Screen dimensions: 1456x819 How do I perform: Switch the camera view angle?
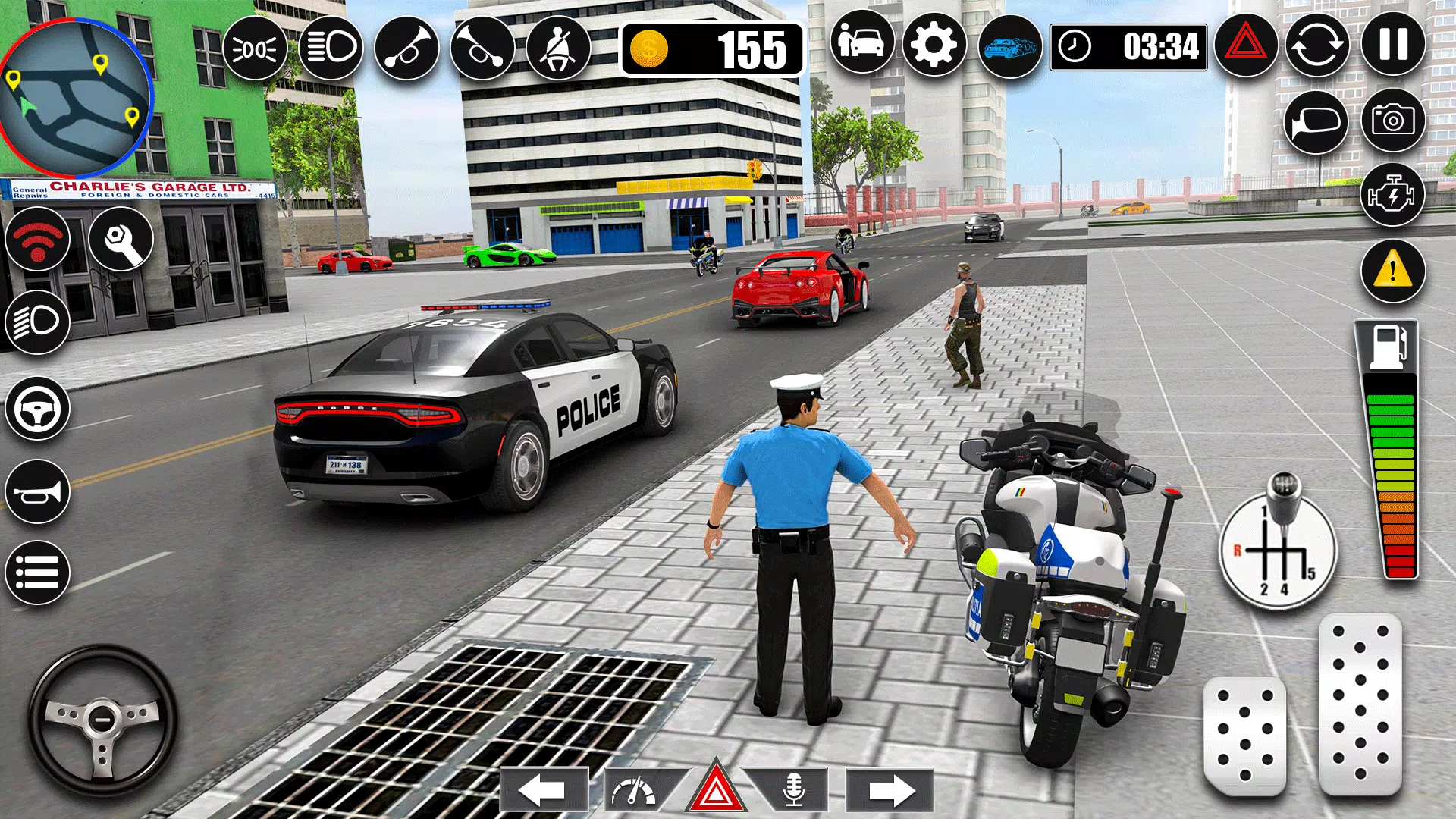[1317, 121]
